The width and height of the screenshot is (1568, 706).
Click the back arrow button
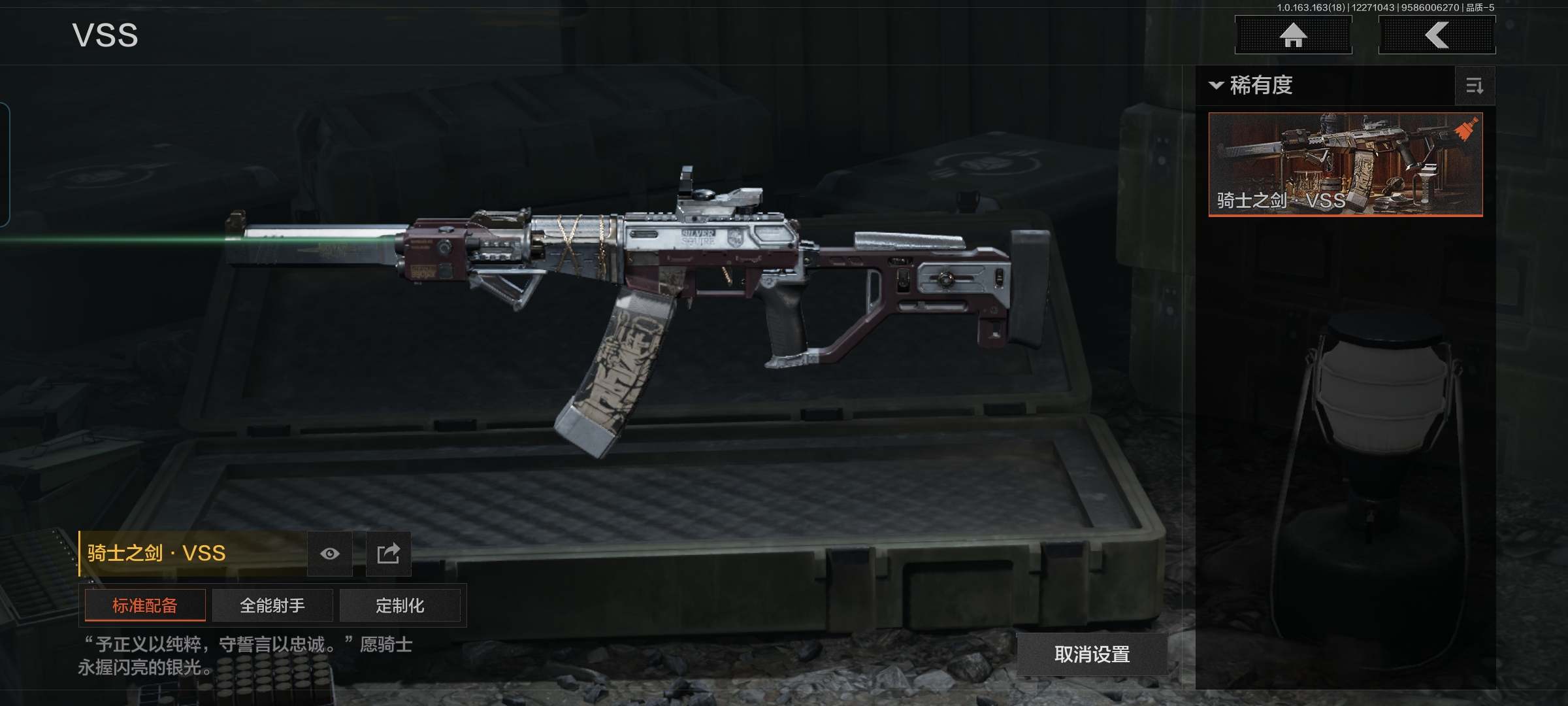[x=1437, y=35]
